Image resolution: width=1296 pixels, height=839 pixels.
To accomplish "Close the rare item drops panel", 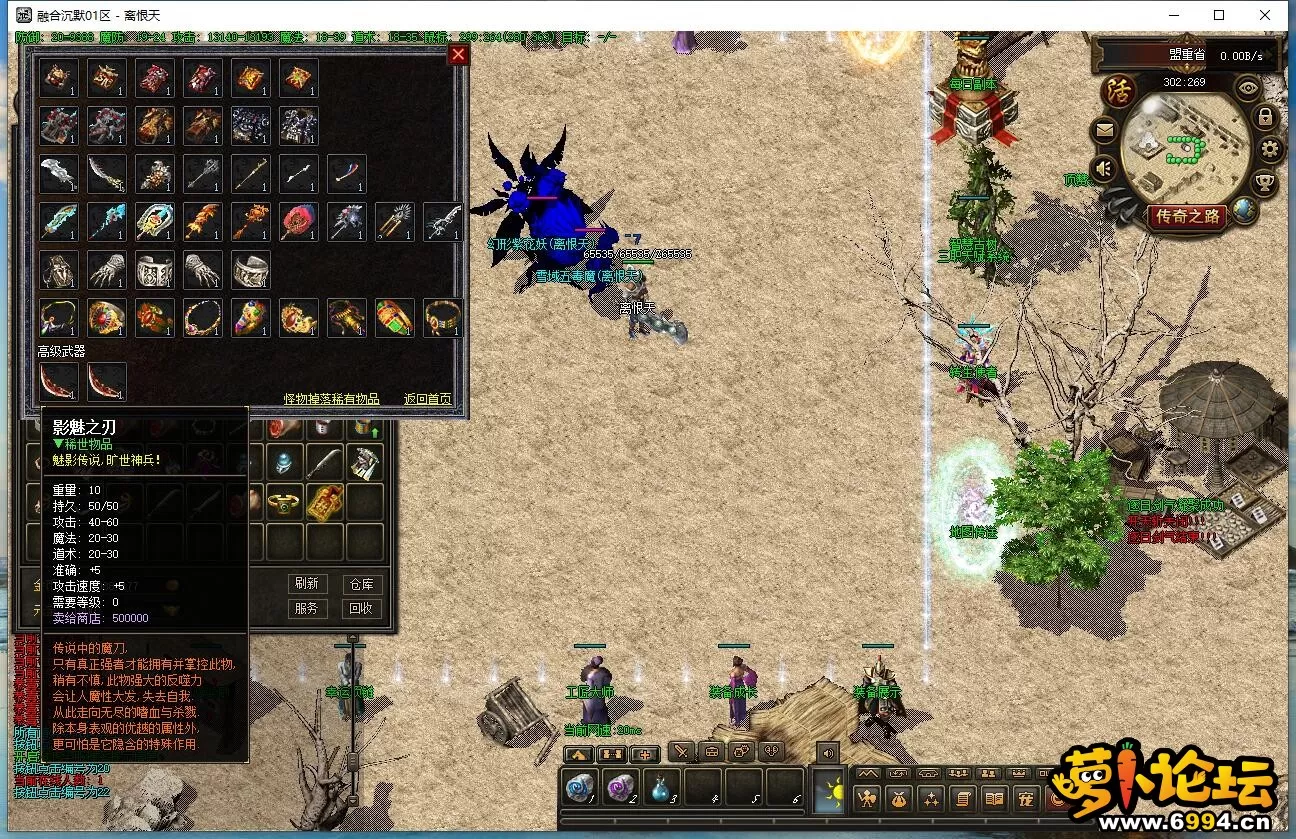I will click(458, 55).
